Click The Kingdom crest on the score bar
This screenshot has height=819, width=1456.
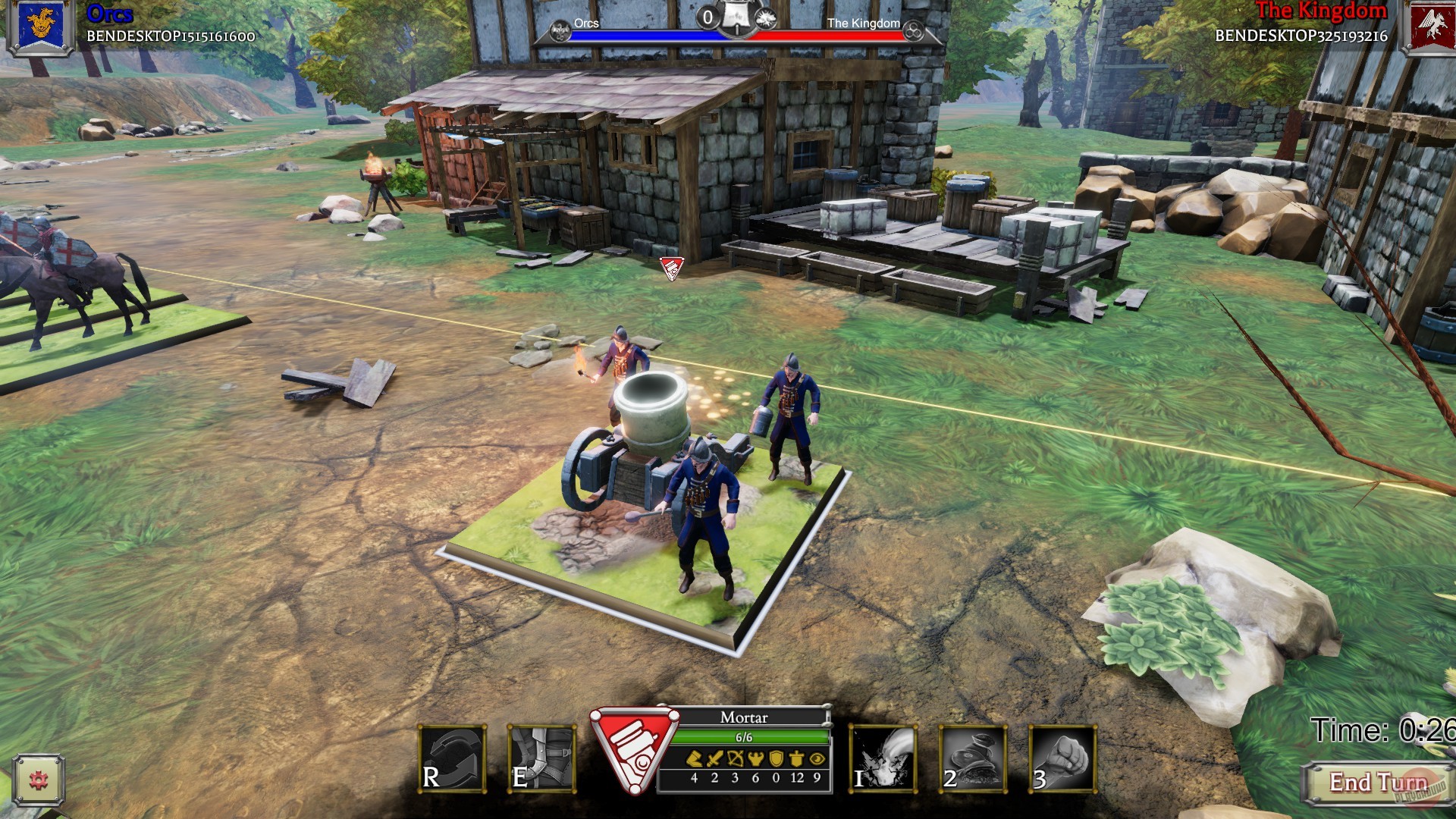pos(914,32)
